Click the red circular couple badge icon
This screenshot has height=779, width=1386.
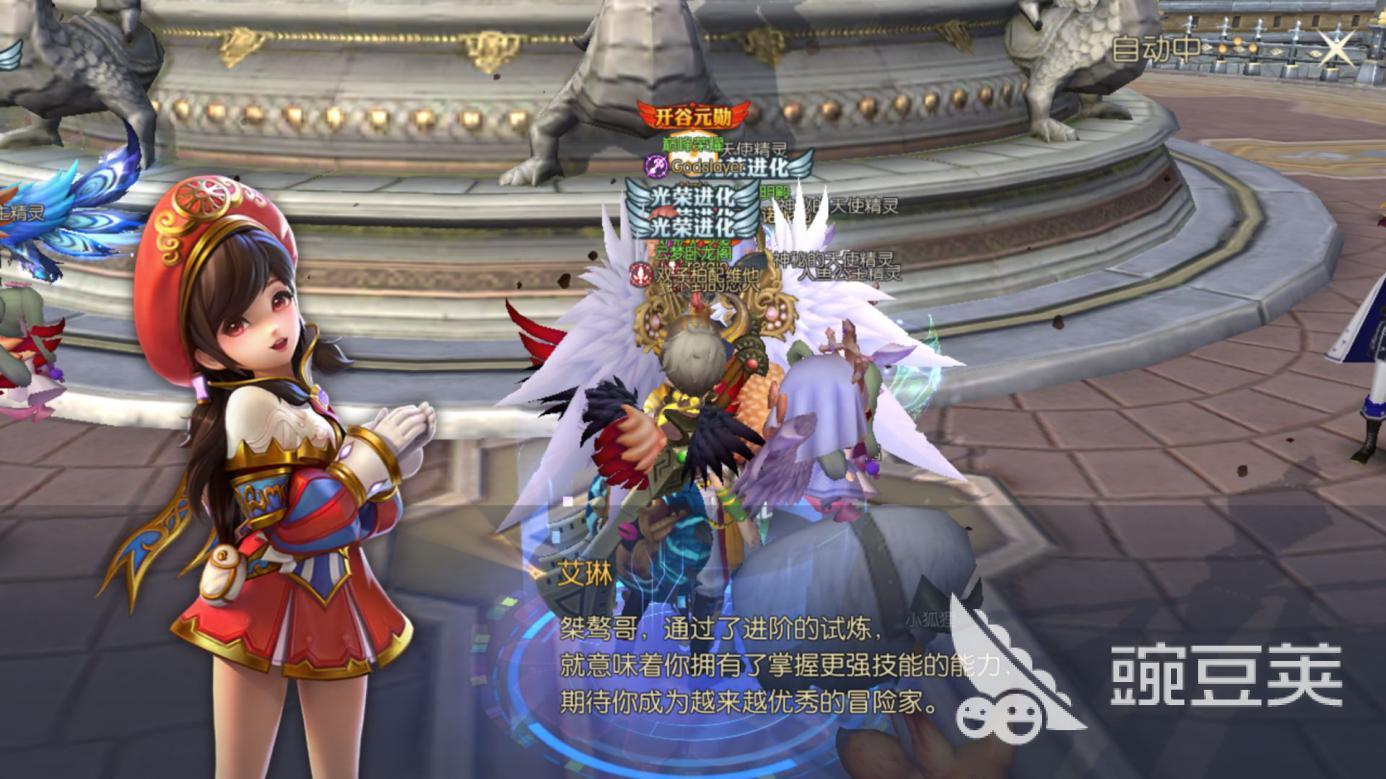(638, 275)
